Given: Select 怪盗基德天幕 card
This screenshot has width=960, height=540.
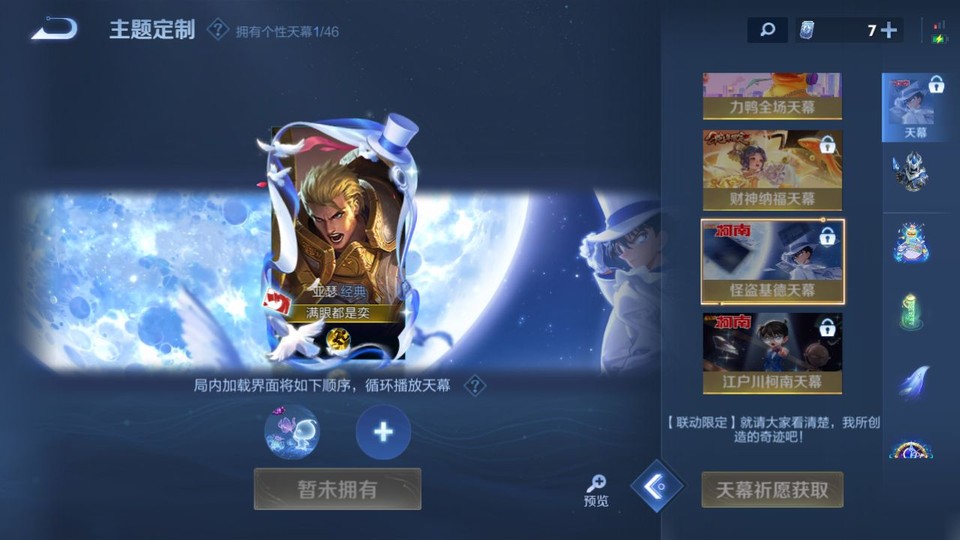Looking at the screenshot, I should pyautogui.click(x=772, y=261).
